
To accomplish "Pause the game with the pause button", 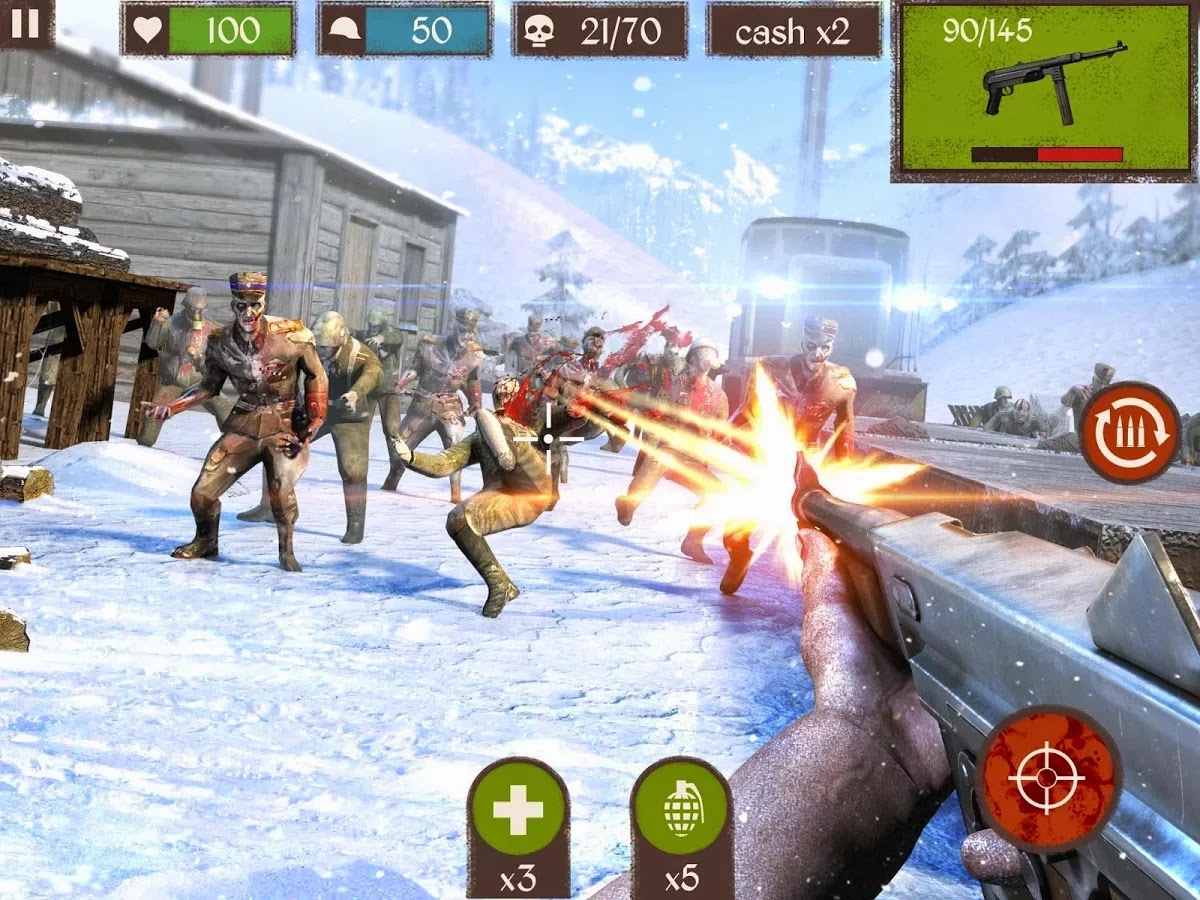I will [24, 22].
